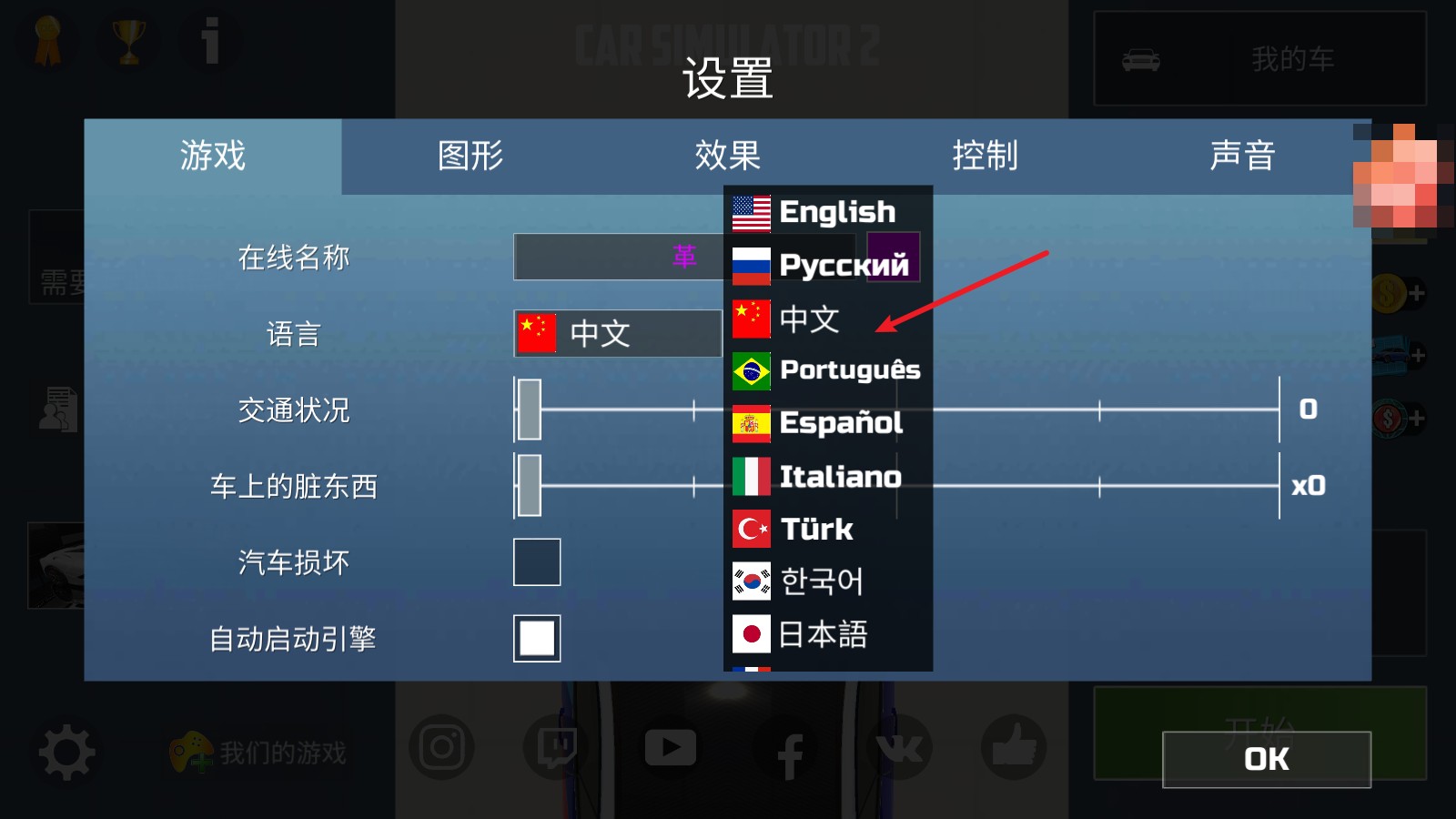The height and width of the screenshot is (819, 1456).
Task: Click the YouTube channel icon
Action: 671,746
